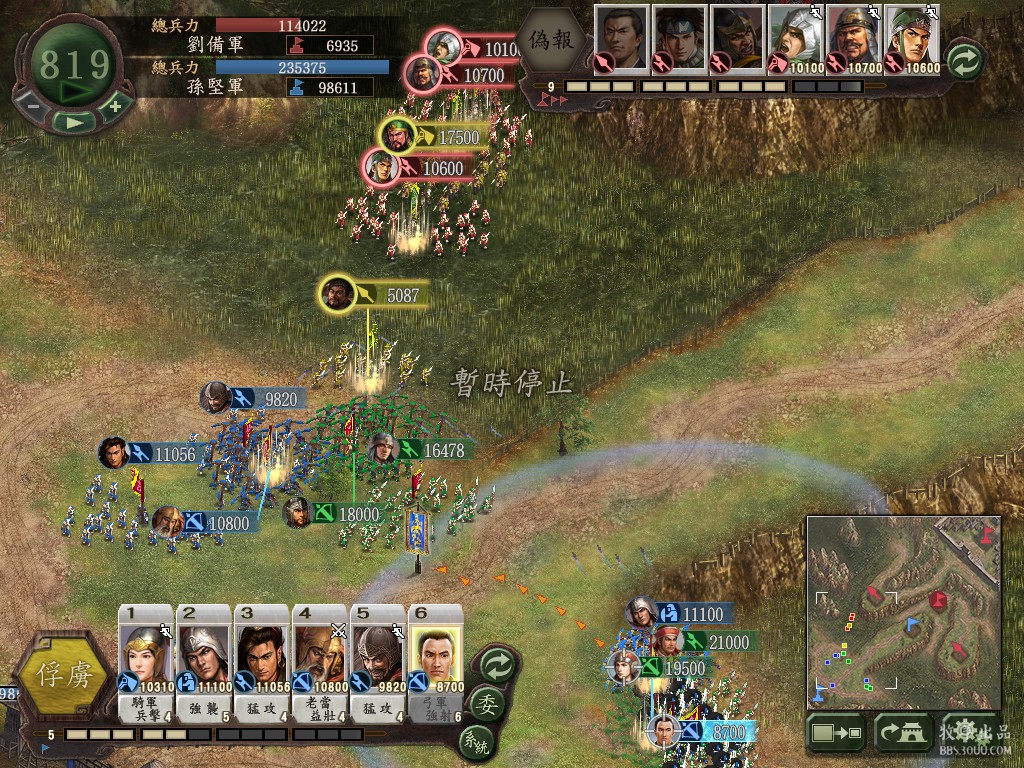Viewport: 1024px width, 768px height.
Task: Click the battlefield minimap
Action: (903, 612)
